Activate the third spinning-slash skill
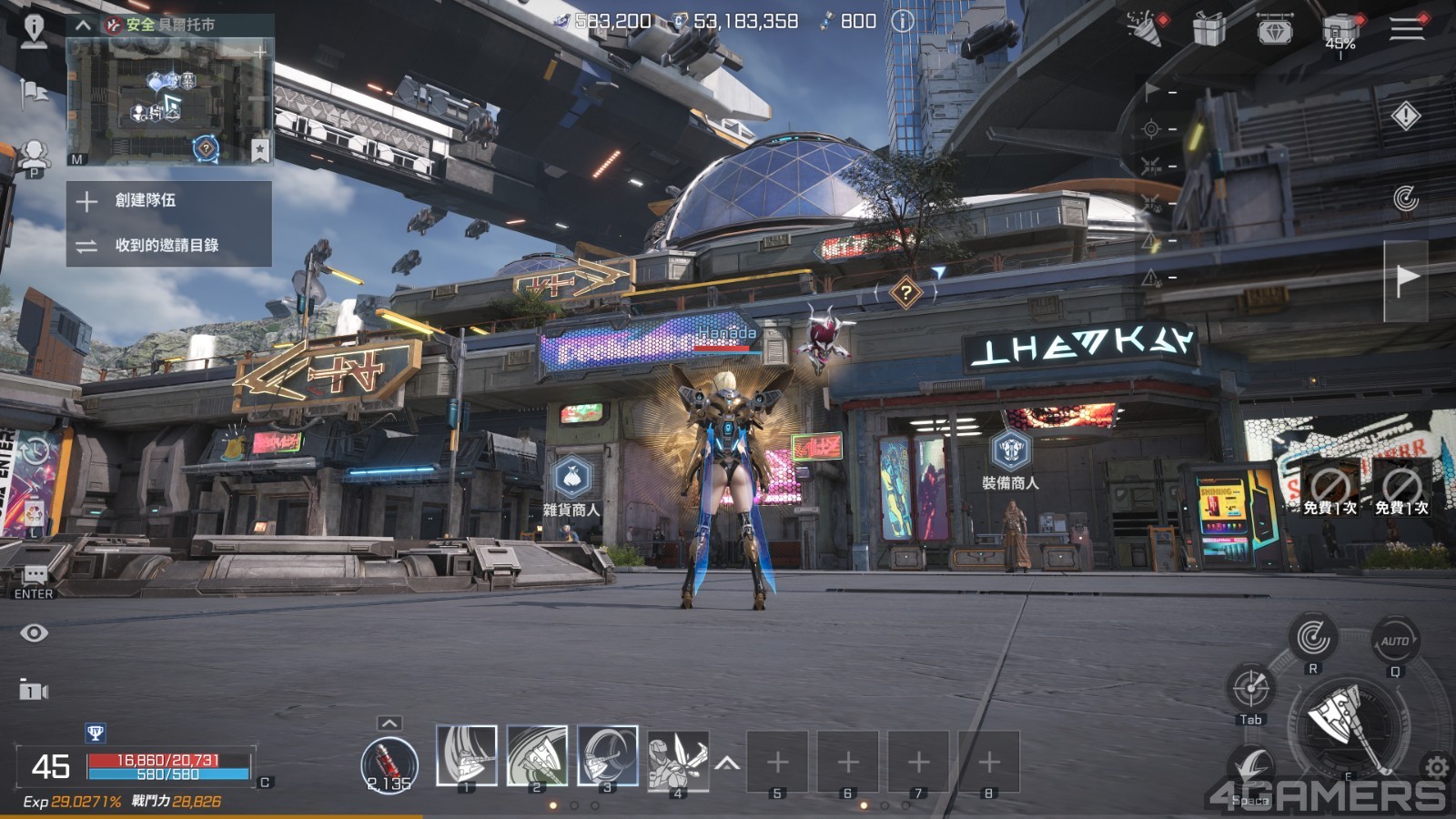The width and height of the screenshot is (1456, 819). tap(607, 755)
